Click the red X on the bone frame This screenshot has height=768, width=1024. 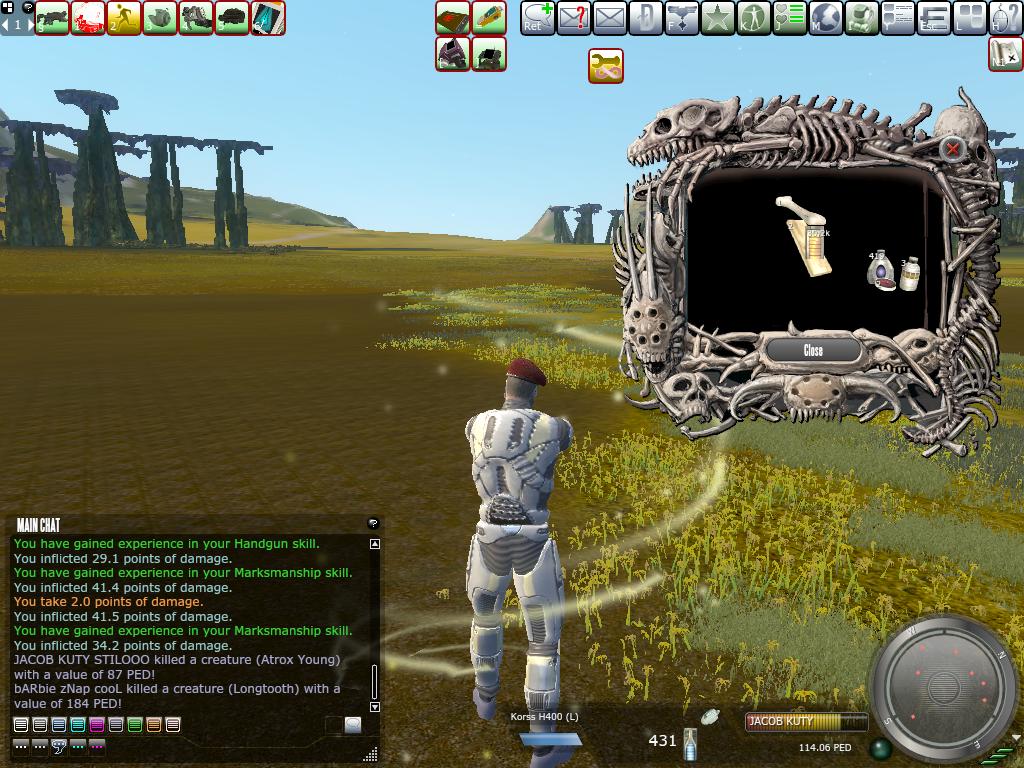(953, 149)
